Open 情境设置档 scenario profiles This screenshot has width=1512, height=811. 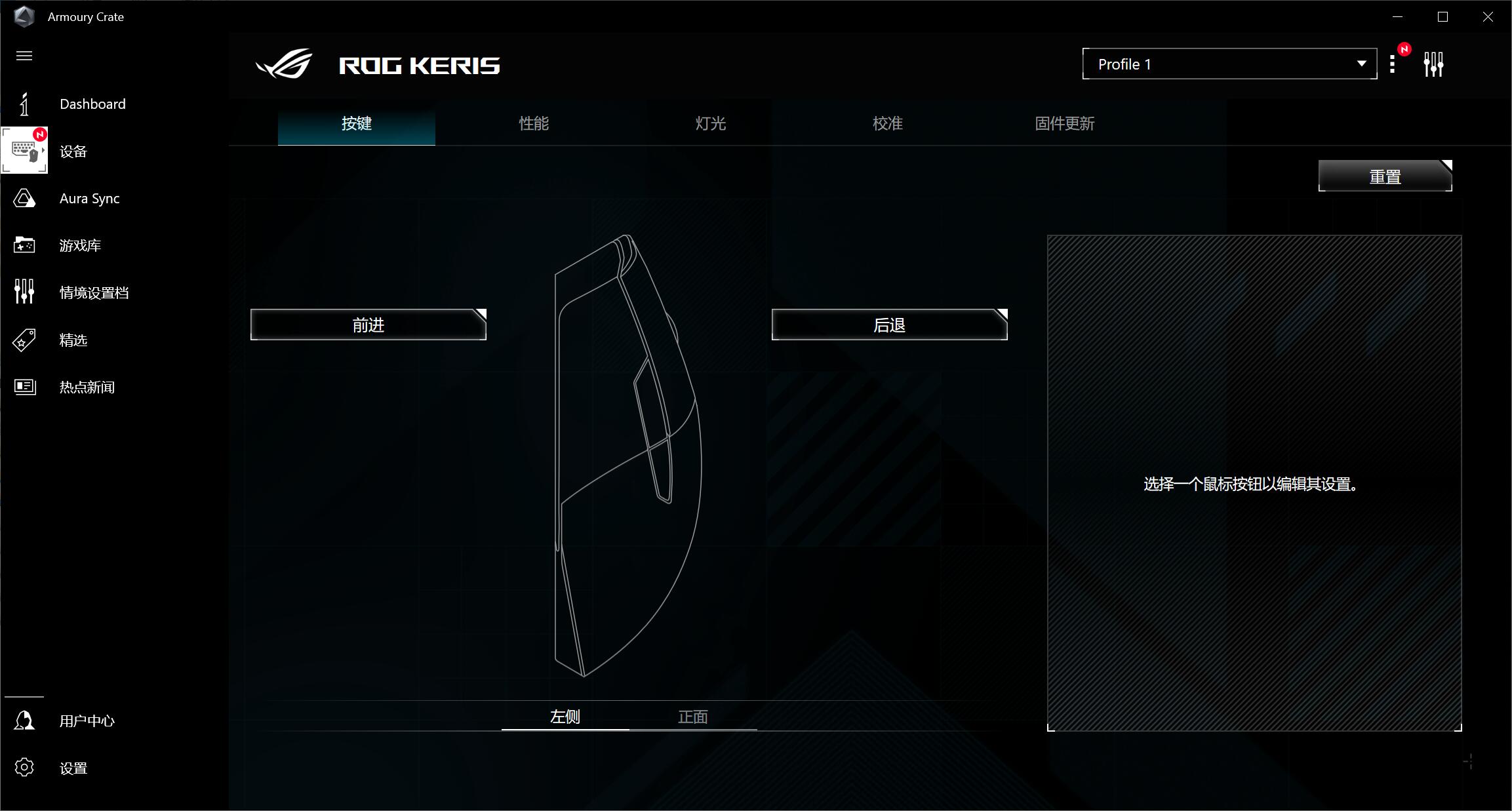pyautogui.click(x=94, y=293)
